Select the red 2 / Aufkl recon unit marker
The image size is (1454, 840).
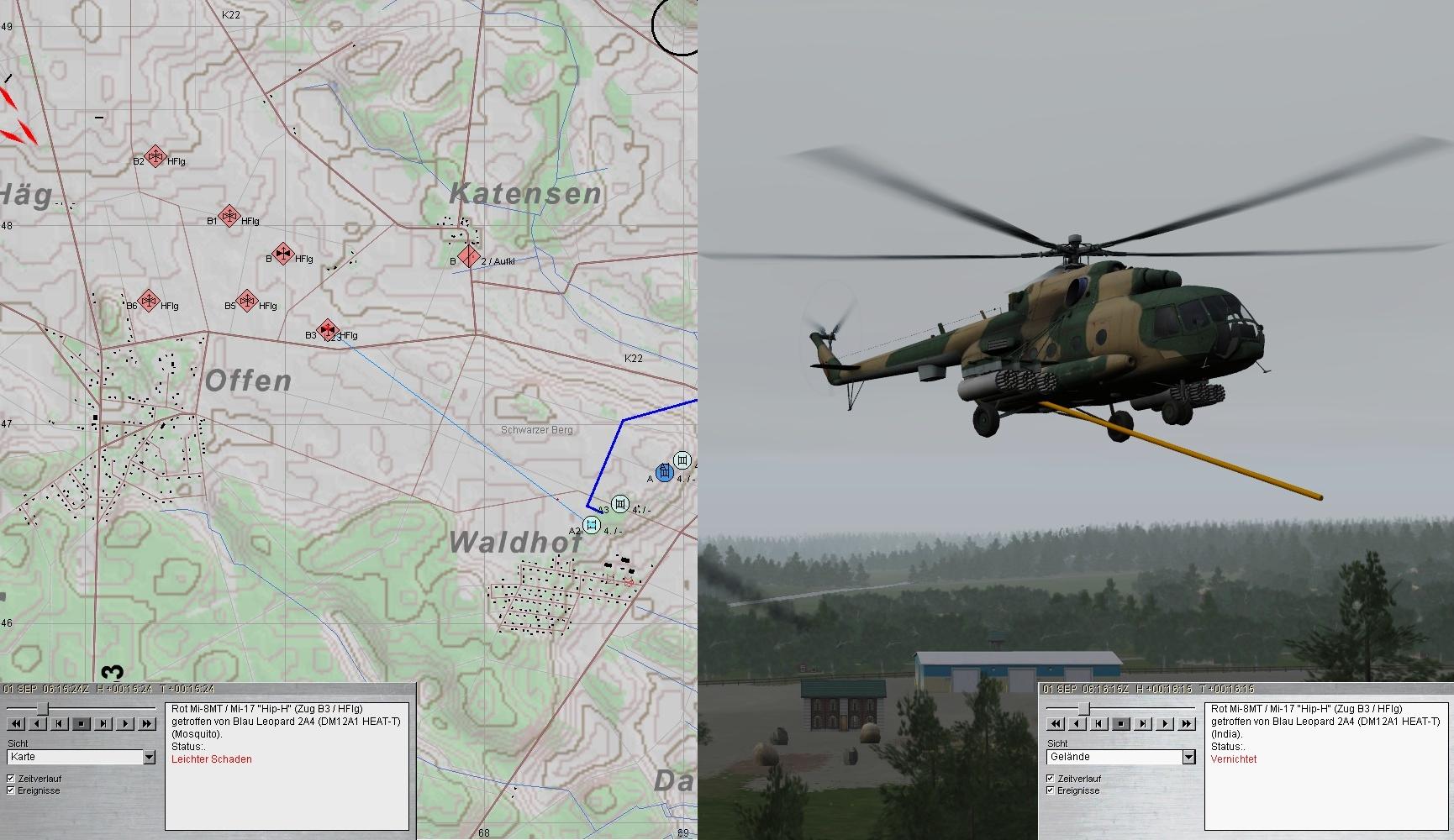pos(468,257)
